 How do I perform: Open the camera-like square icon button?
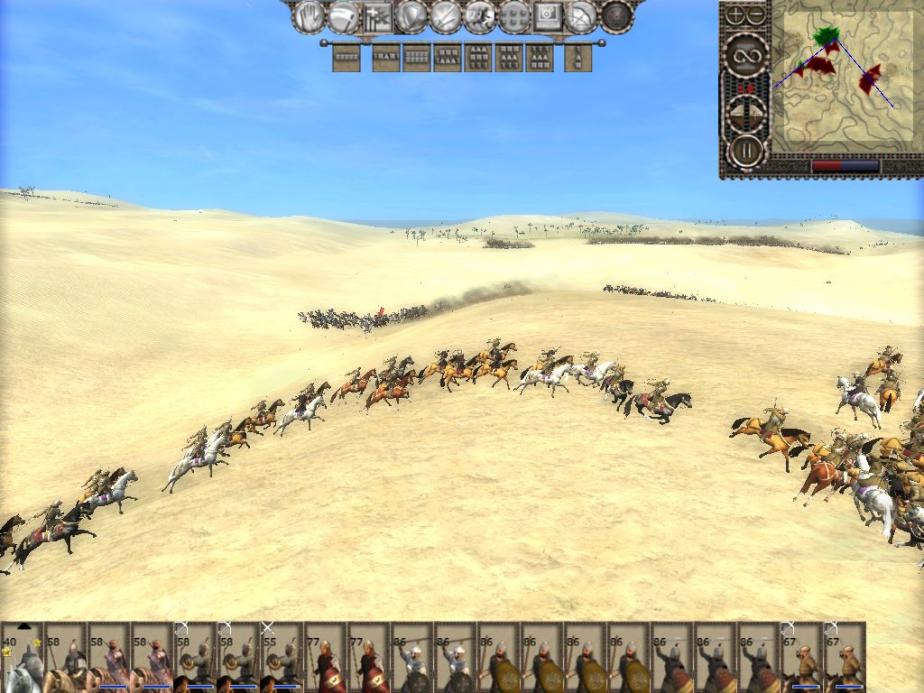click(548, 16)
